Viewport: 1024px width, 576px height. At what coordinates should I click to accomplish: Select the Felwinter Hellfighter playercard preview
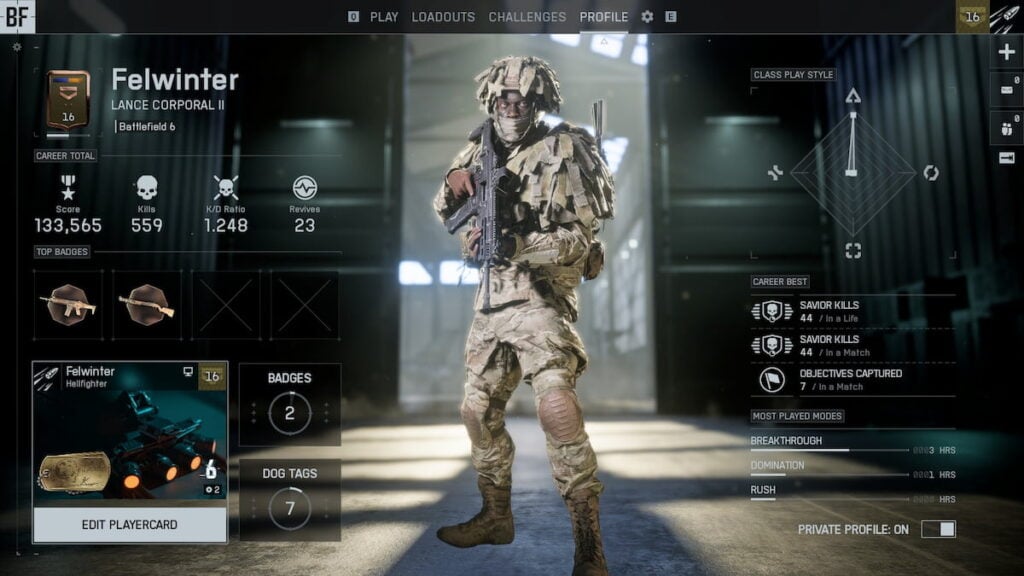(x=130, y=434)
